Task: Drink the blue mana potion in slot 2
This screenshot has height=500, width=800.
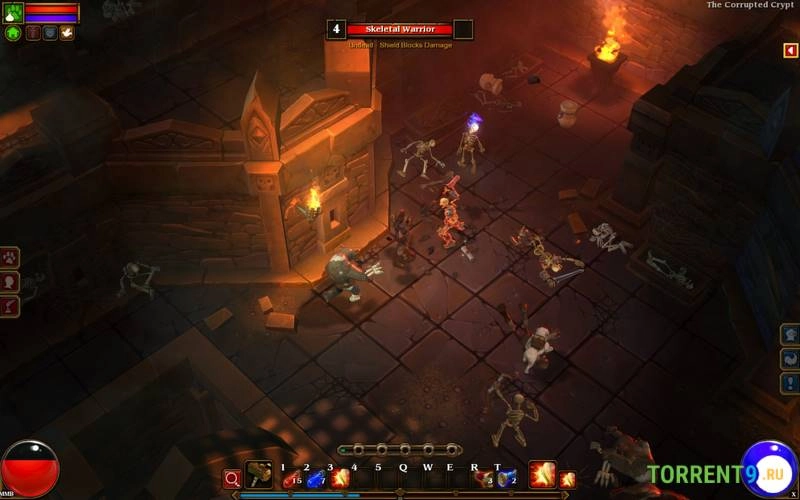Action: click(315, 478)
